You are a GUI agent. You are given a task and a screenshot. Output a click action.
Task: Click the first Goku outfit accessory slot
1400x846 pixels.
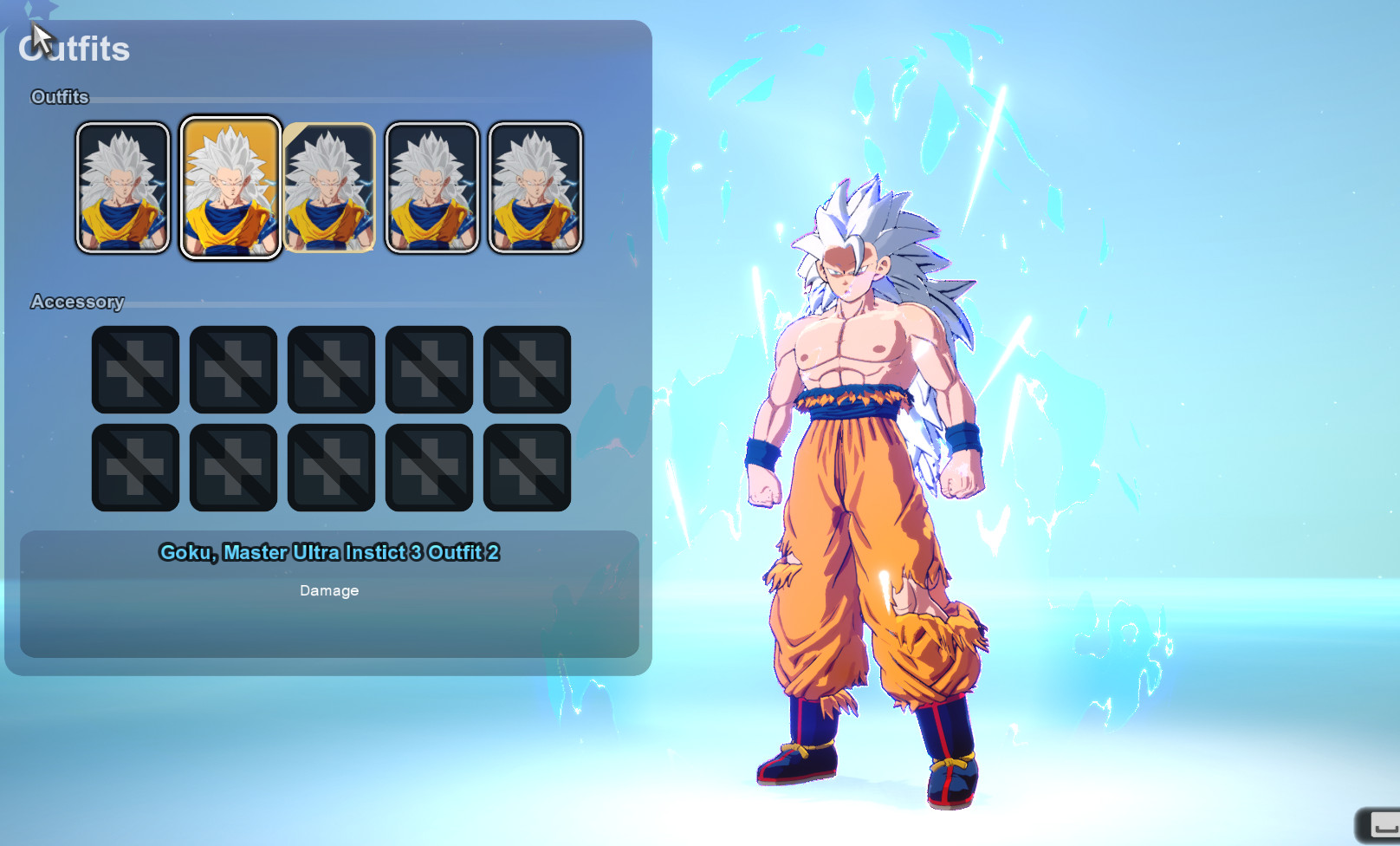[x=134, y=368]
